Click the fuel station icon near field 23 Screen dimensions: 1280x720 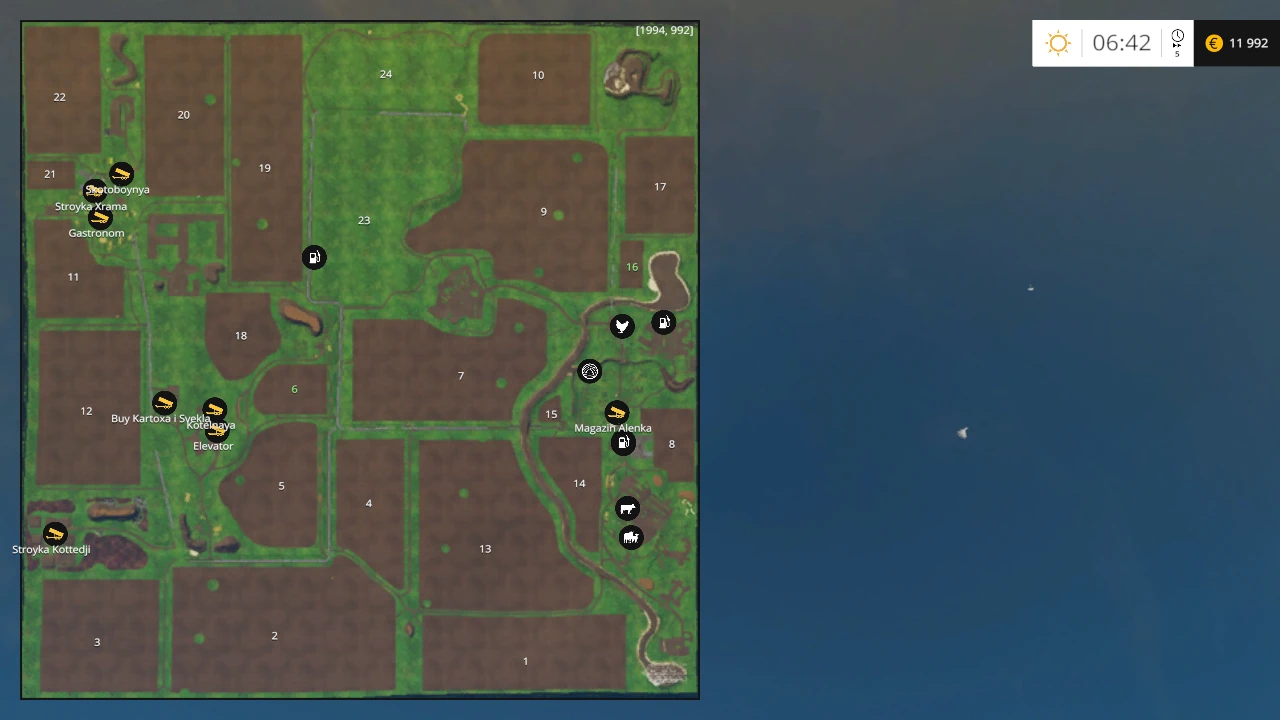[x=314, y=257]
